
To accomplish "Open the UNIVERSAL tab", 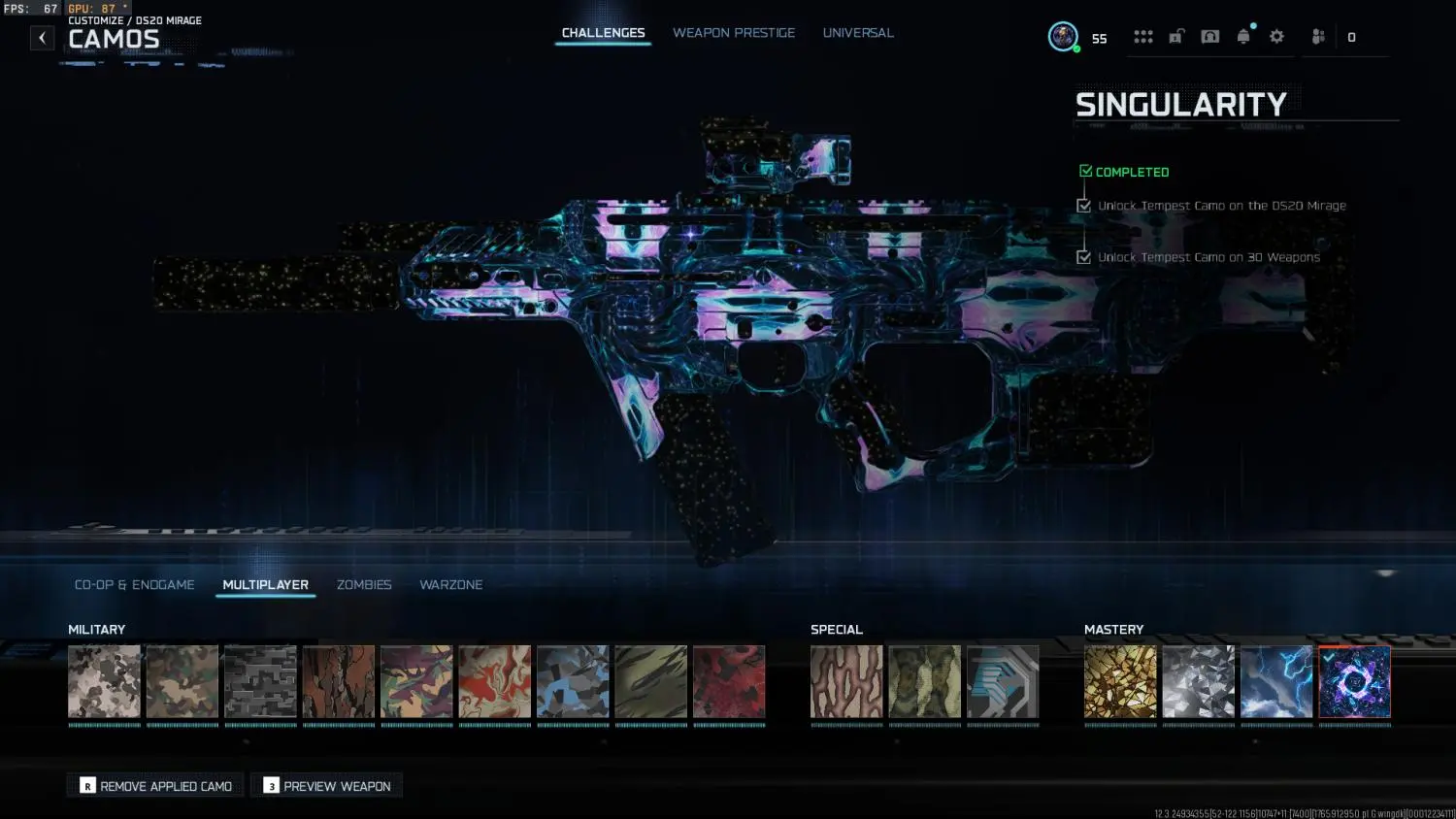I will click(x=858, y=32).
